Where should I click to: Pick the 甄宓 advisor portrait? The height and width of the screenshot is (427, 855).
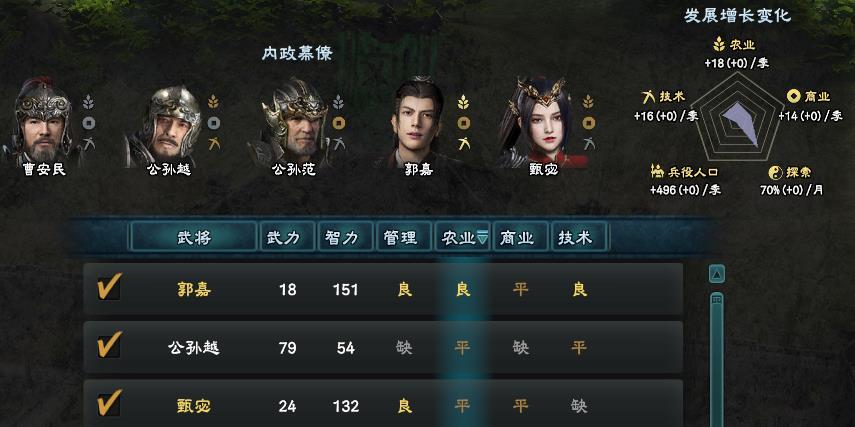pyautogui.click(x=543, y=116)
